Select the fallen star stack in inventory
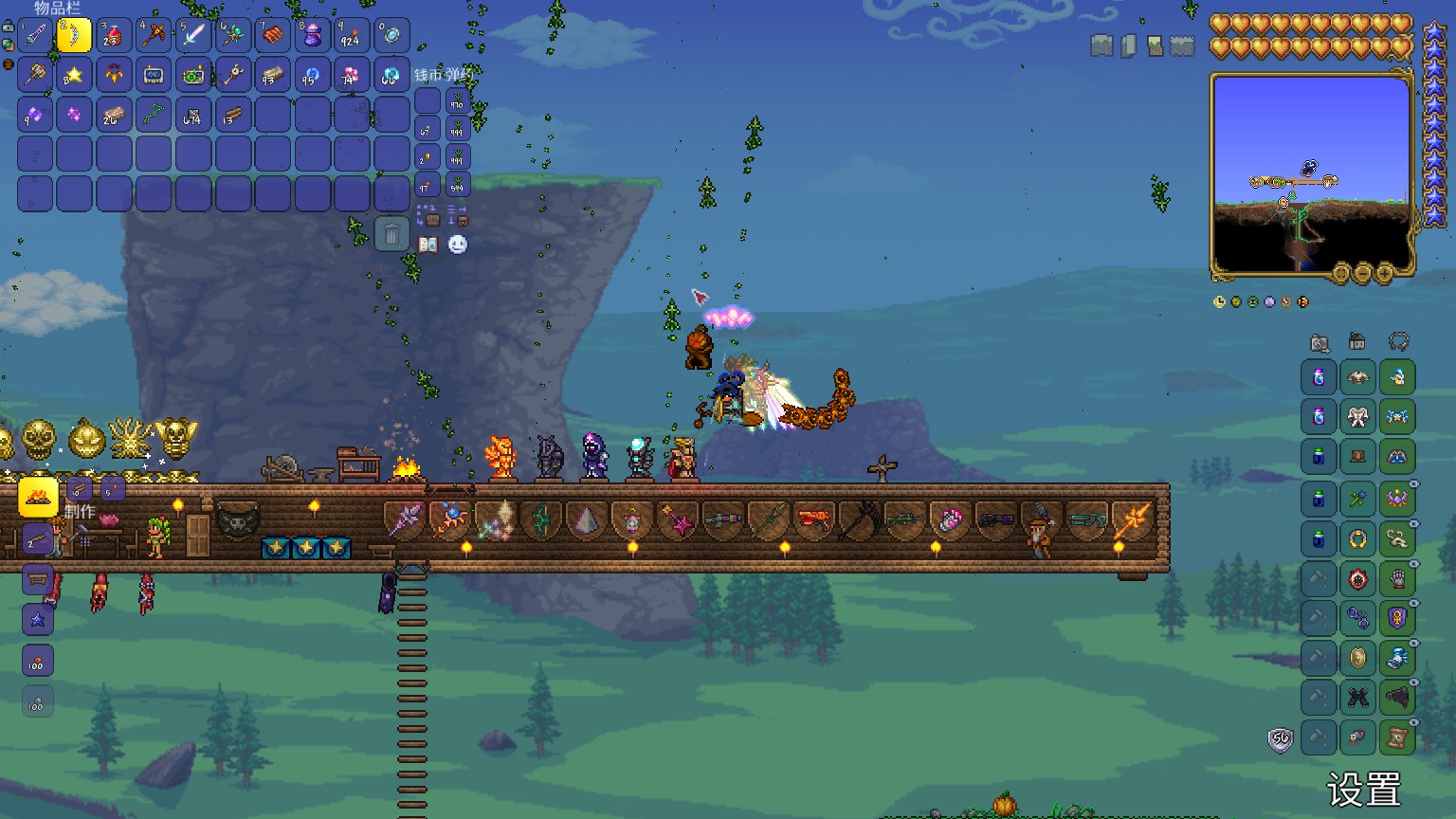The image size is (1456, 819). (x=74, y=75)
